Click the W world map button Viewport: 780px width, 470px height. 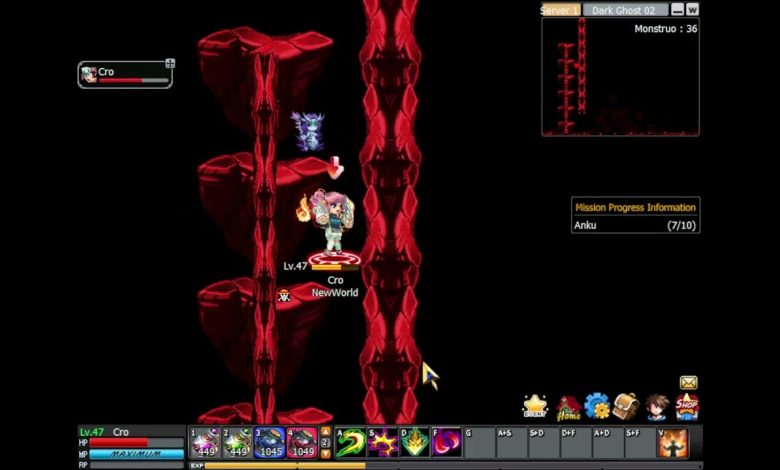pyautogui.click(x=692, y=10)
